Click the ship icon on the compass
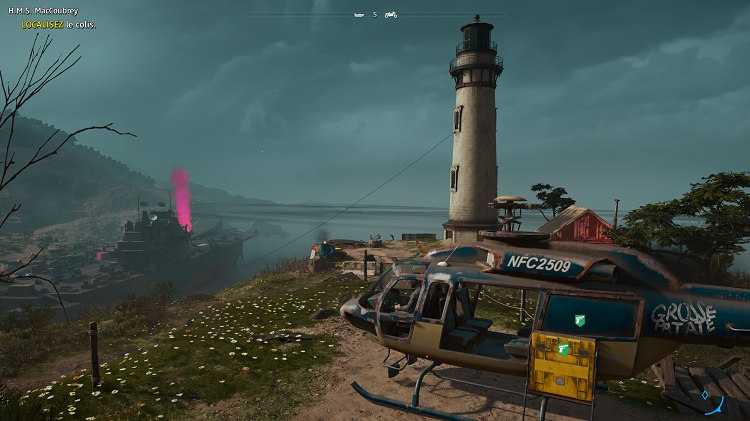750x421 pixels. click(x=358, y=15)
